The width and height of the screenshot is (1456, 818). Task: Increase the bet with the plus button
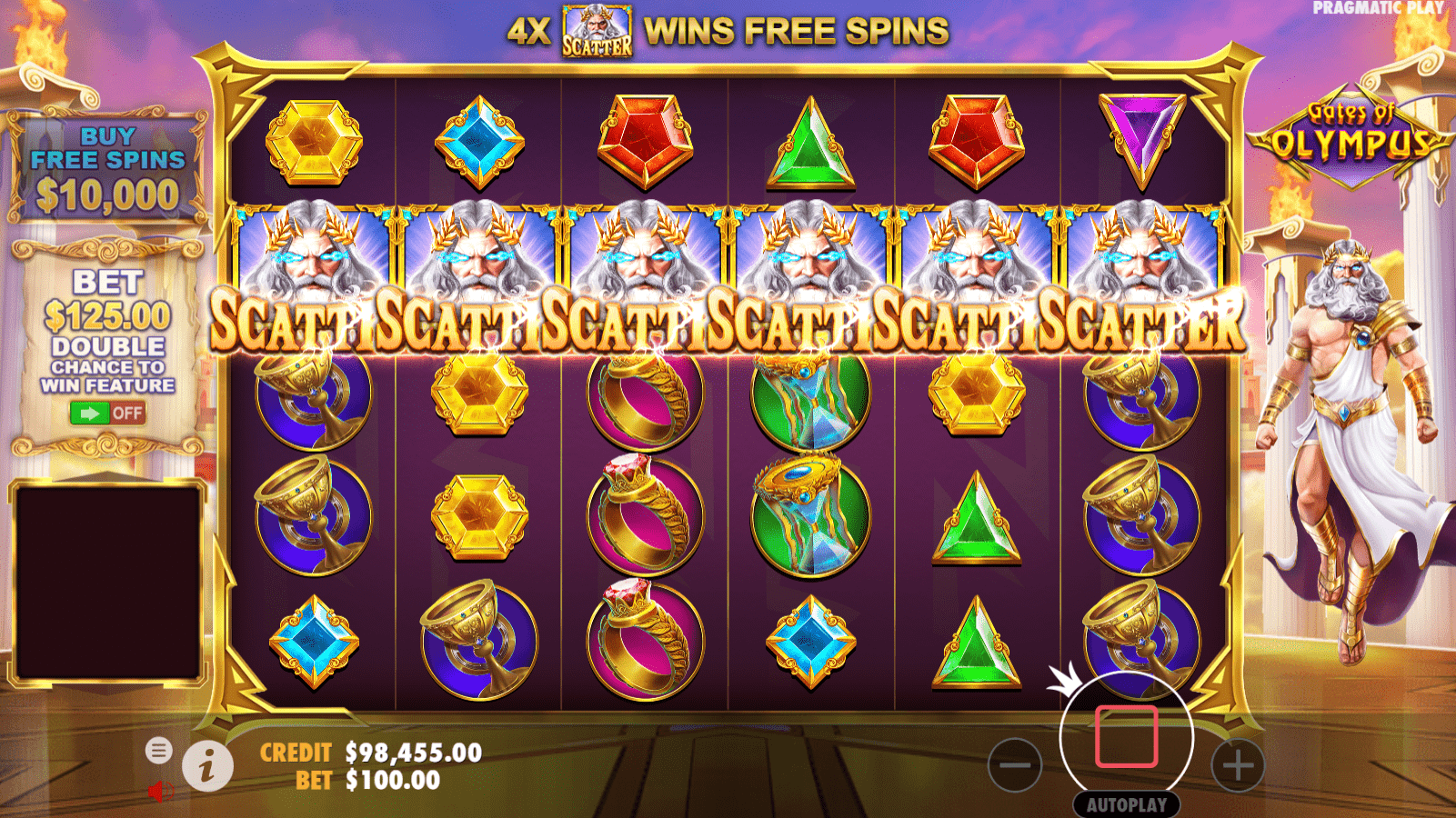[1237, 765]
